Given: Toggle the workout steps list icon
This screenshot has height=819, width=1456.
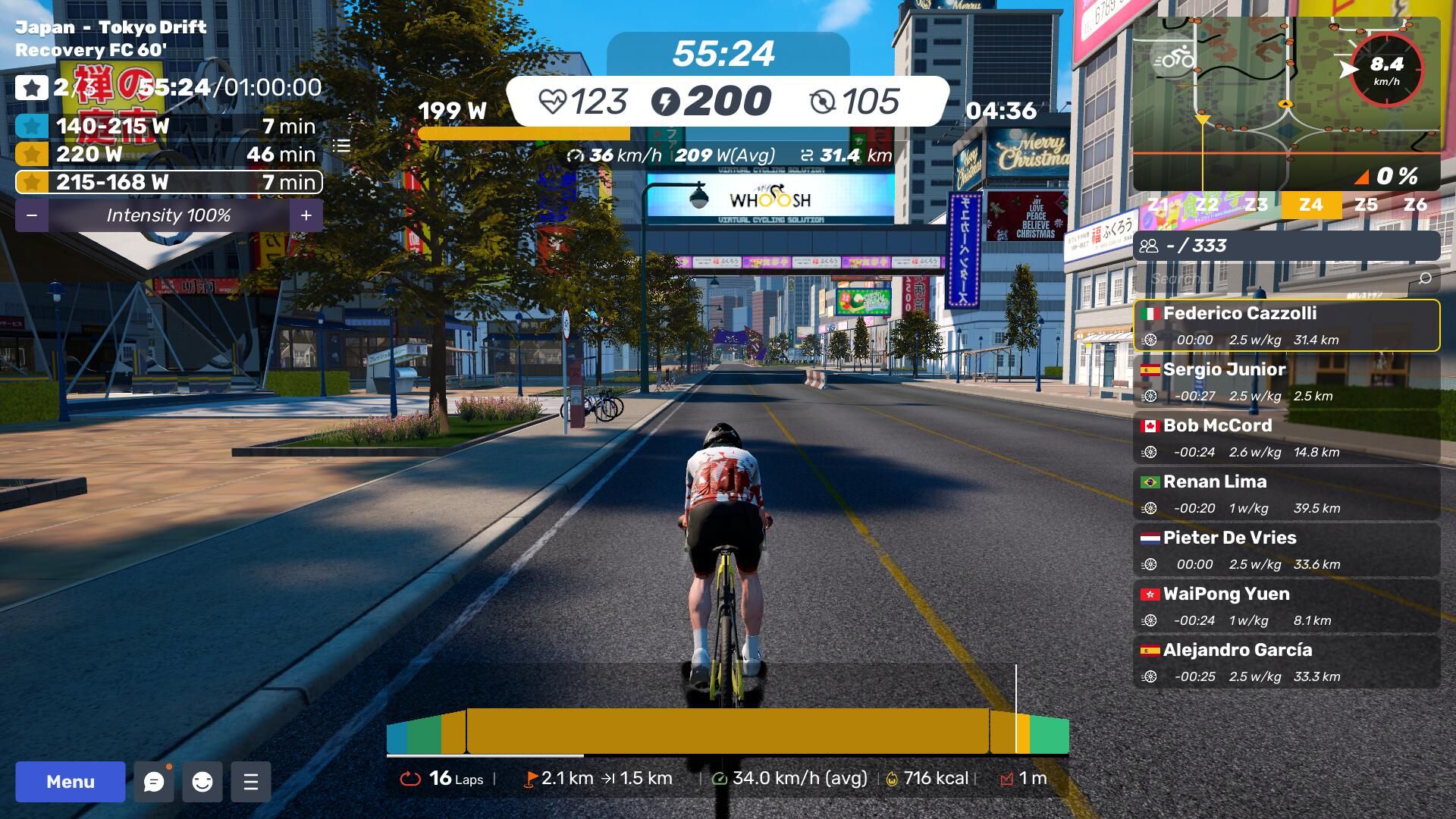Looking at the screenshot, I should point(342,146).
